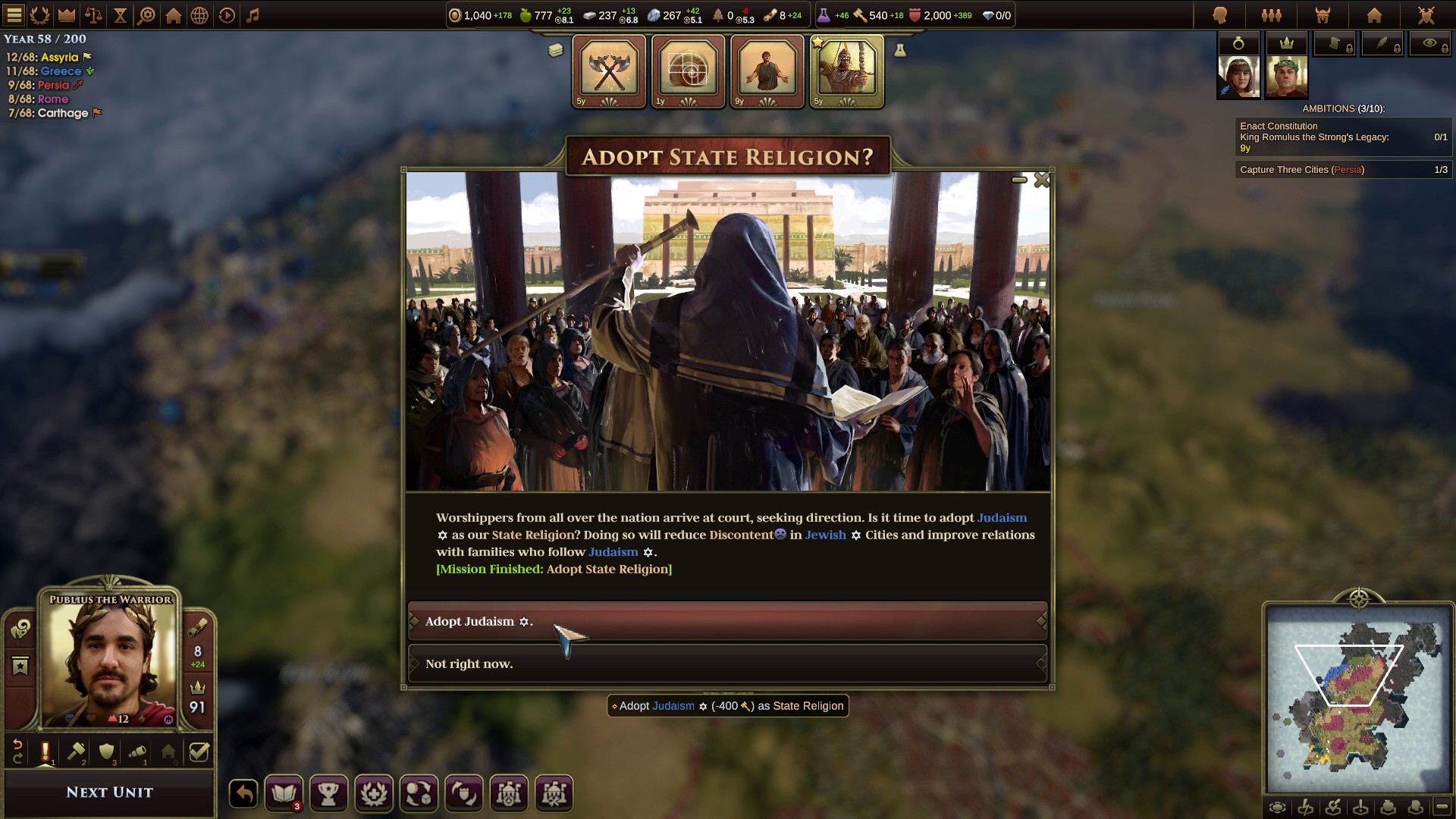This screenshot has width=1456, height=819.
Task: Center the view using the home icon
Action: [172, 13]
